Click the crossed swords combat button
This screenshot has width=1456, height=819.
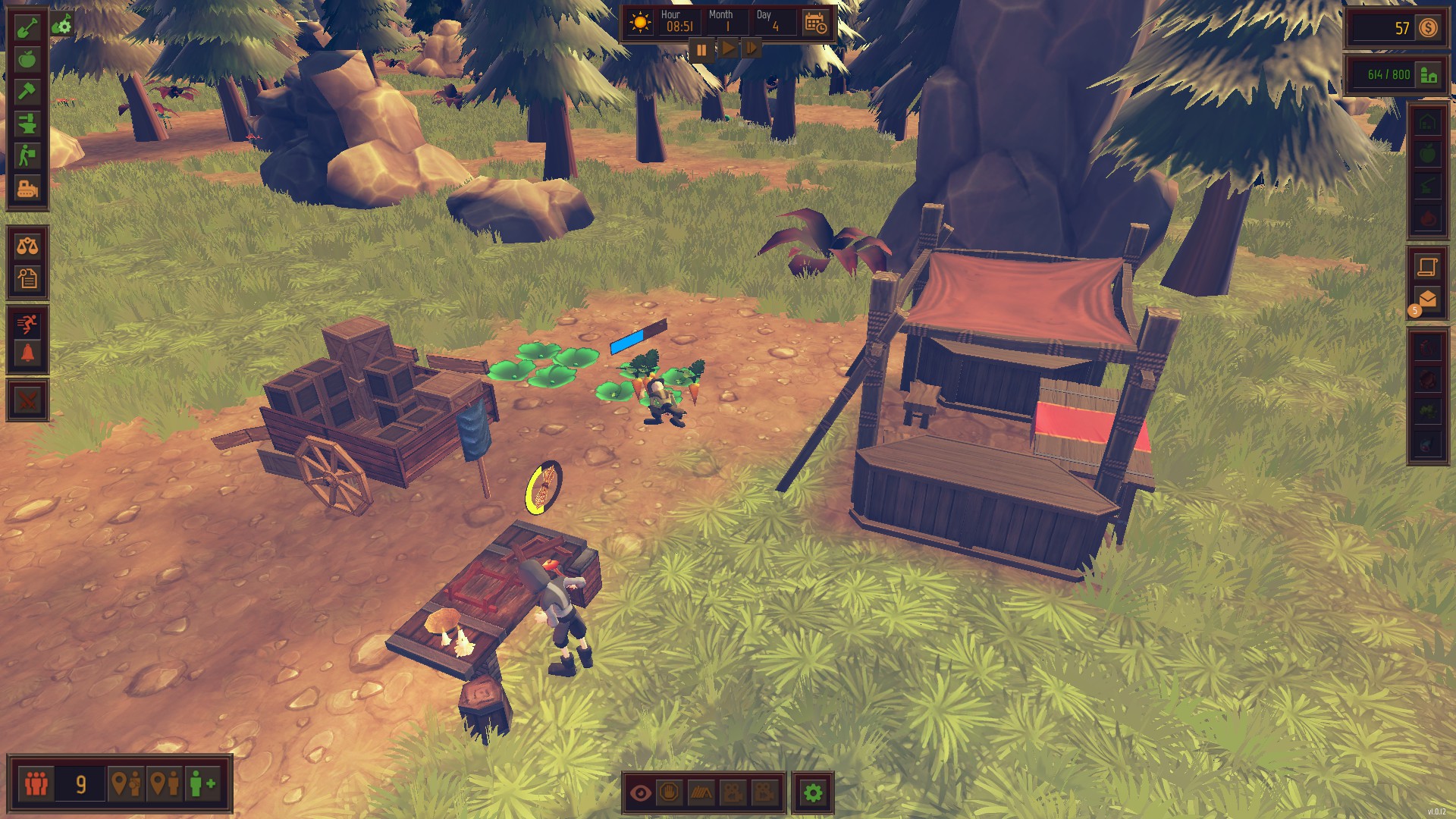click(x=27, y=400)
